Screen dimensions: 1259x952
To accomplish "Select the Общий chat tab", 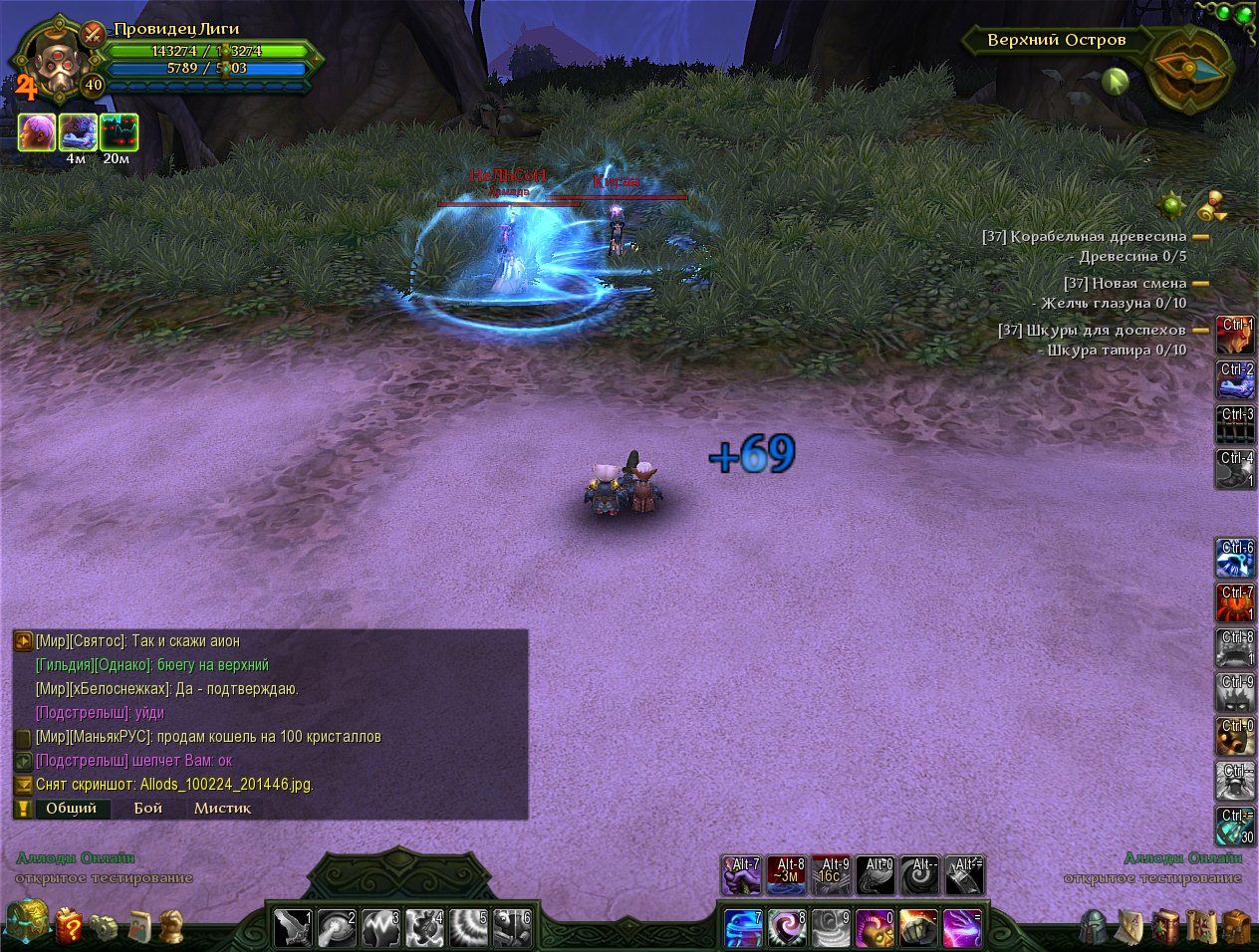I will [x=71, y=808].
